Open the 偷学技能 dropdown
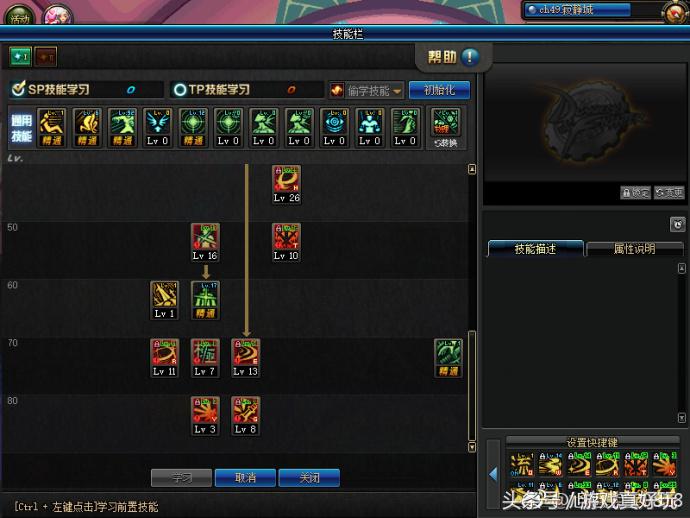Screen dimensions: 690x518 click(x=367, y=90)
